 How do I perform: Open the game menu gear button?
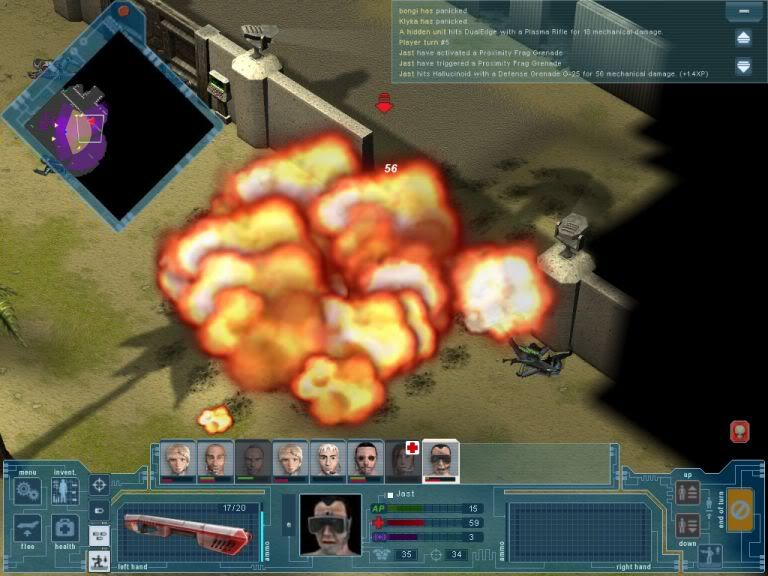click(x=27, y=491)
